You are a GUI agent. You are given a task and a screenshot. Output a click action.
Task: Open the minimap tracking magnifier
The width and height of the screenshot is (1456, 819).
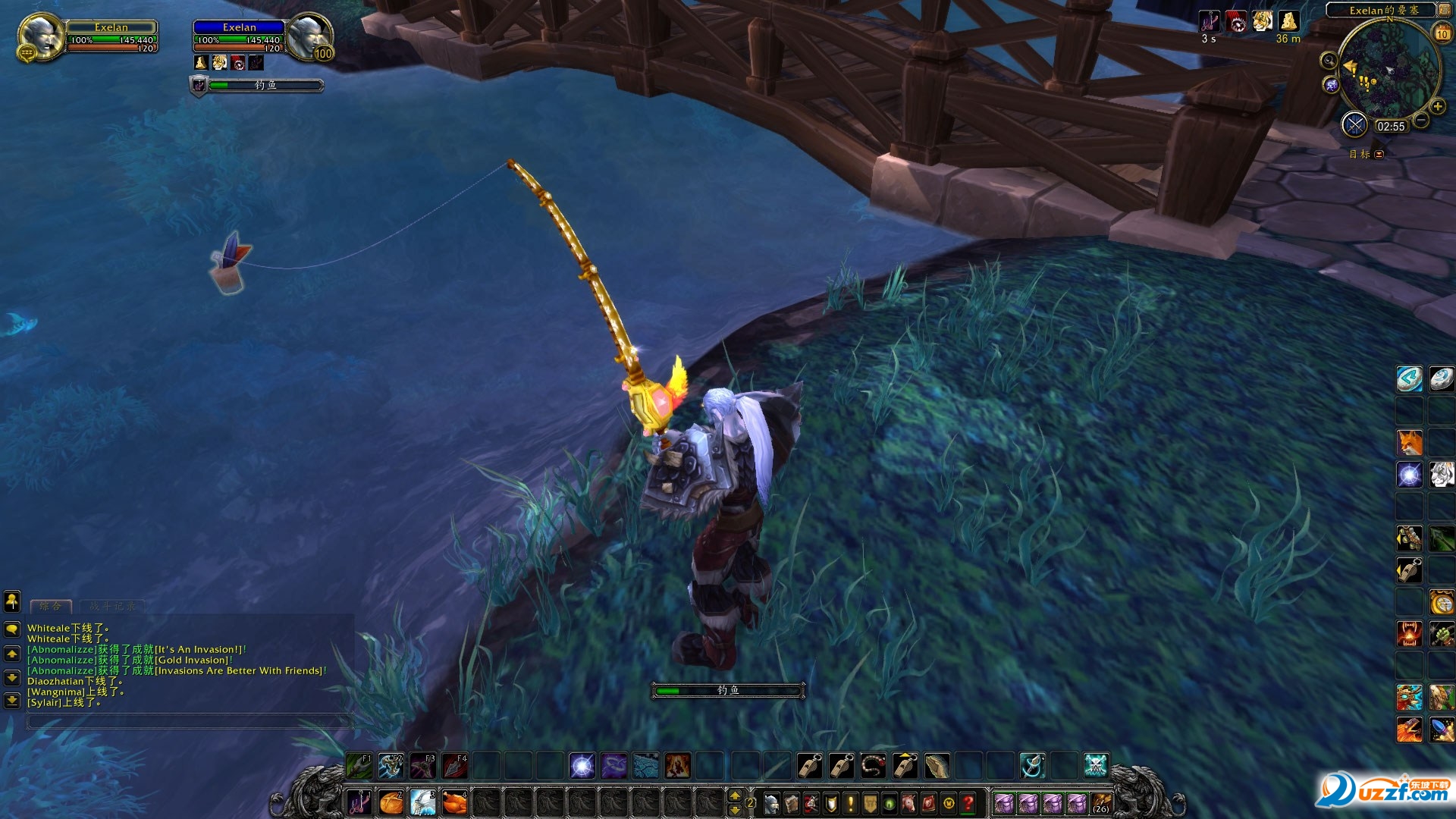click(1329, 61)
